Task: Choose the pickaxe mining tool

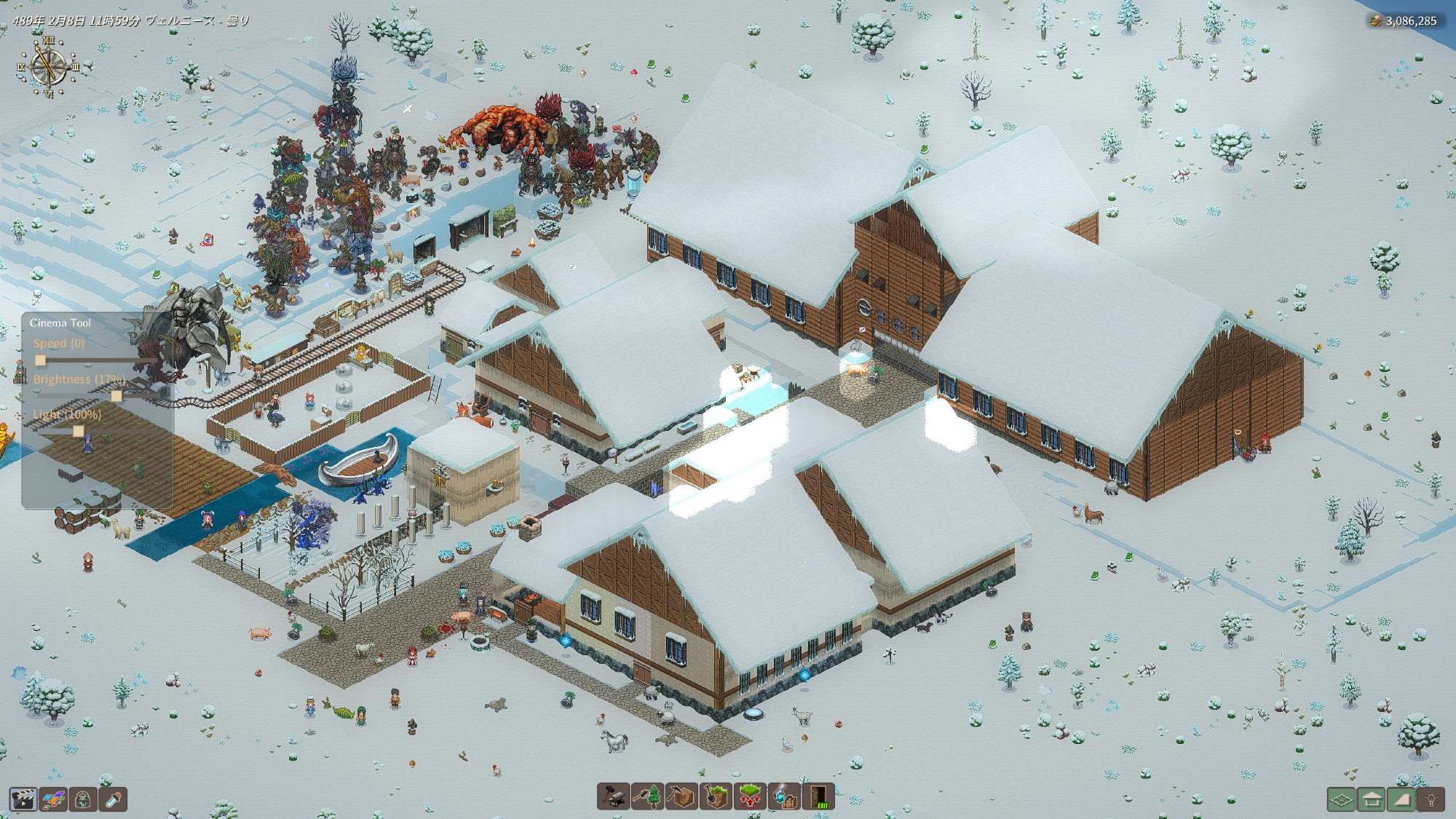Action: (681, 796)
